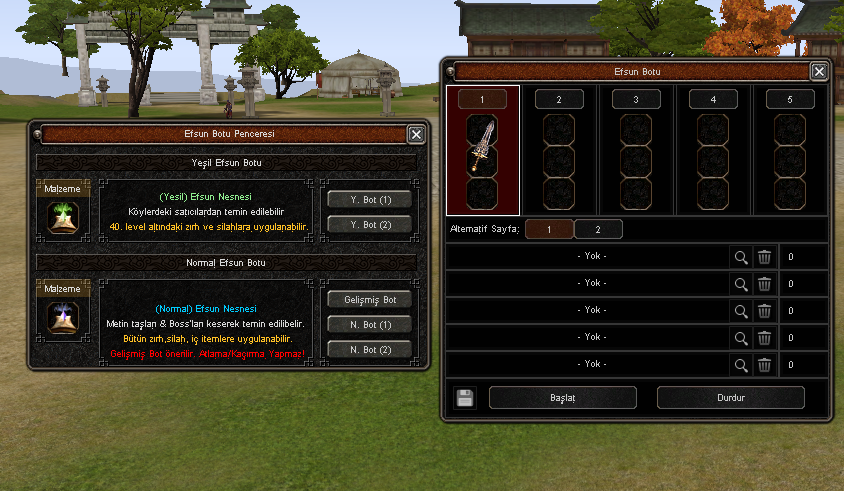
Task: Select slot tab 1 with the sword
Action: [x=483, y=100]
